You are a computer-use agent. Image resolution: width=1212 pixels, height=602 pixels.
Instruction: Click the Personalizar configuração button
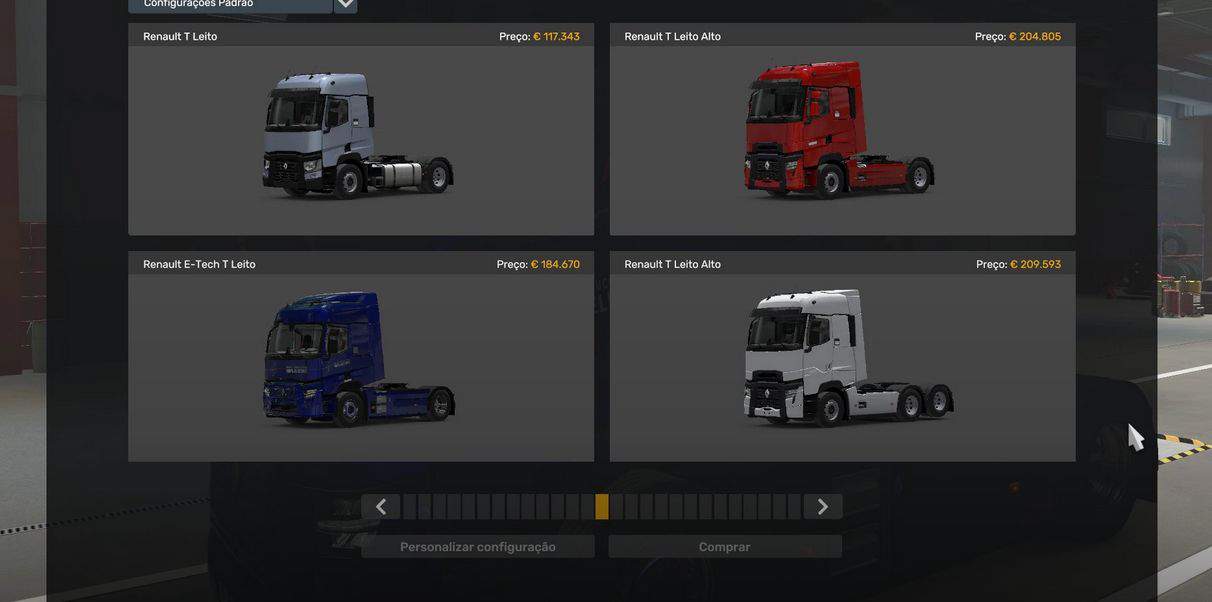[x=478, y=547]
